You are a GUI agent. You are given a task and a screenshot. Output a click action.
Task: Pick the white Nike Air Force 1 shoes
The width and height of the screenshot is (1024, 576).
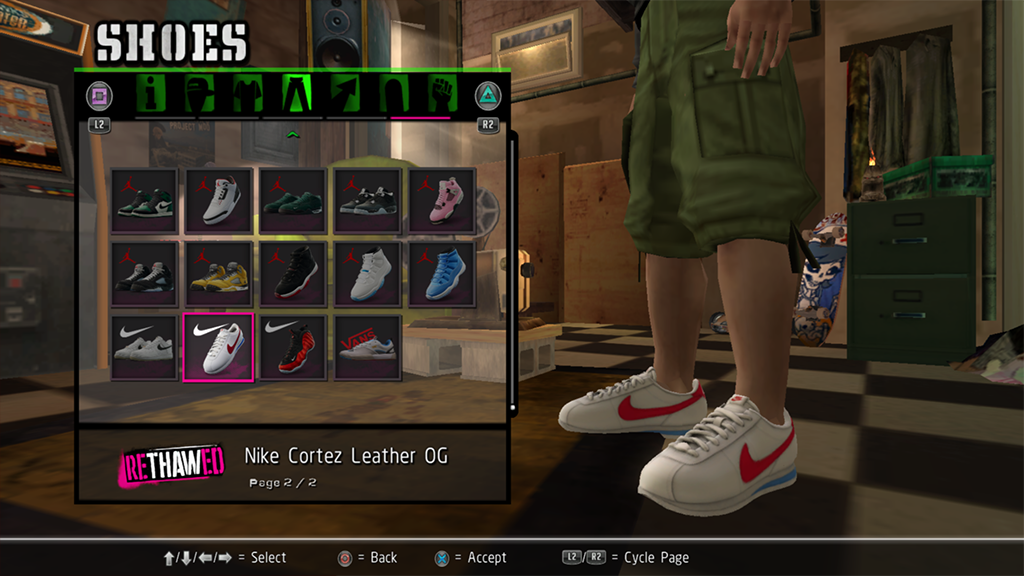point(145,347)
